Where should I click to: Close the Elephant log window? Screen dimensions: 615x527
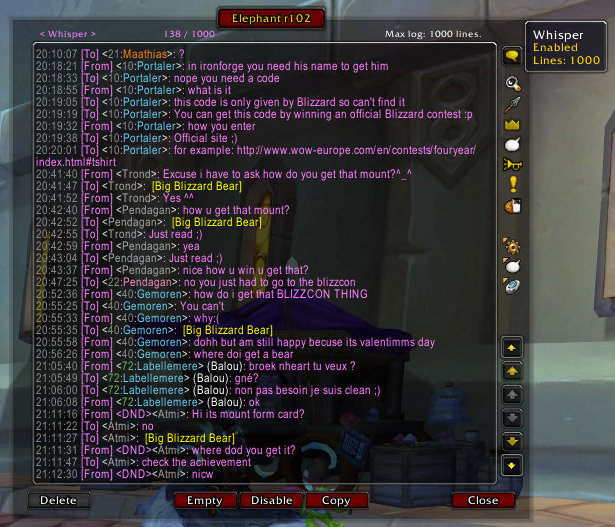click(x=482, y=500)
